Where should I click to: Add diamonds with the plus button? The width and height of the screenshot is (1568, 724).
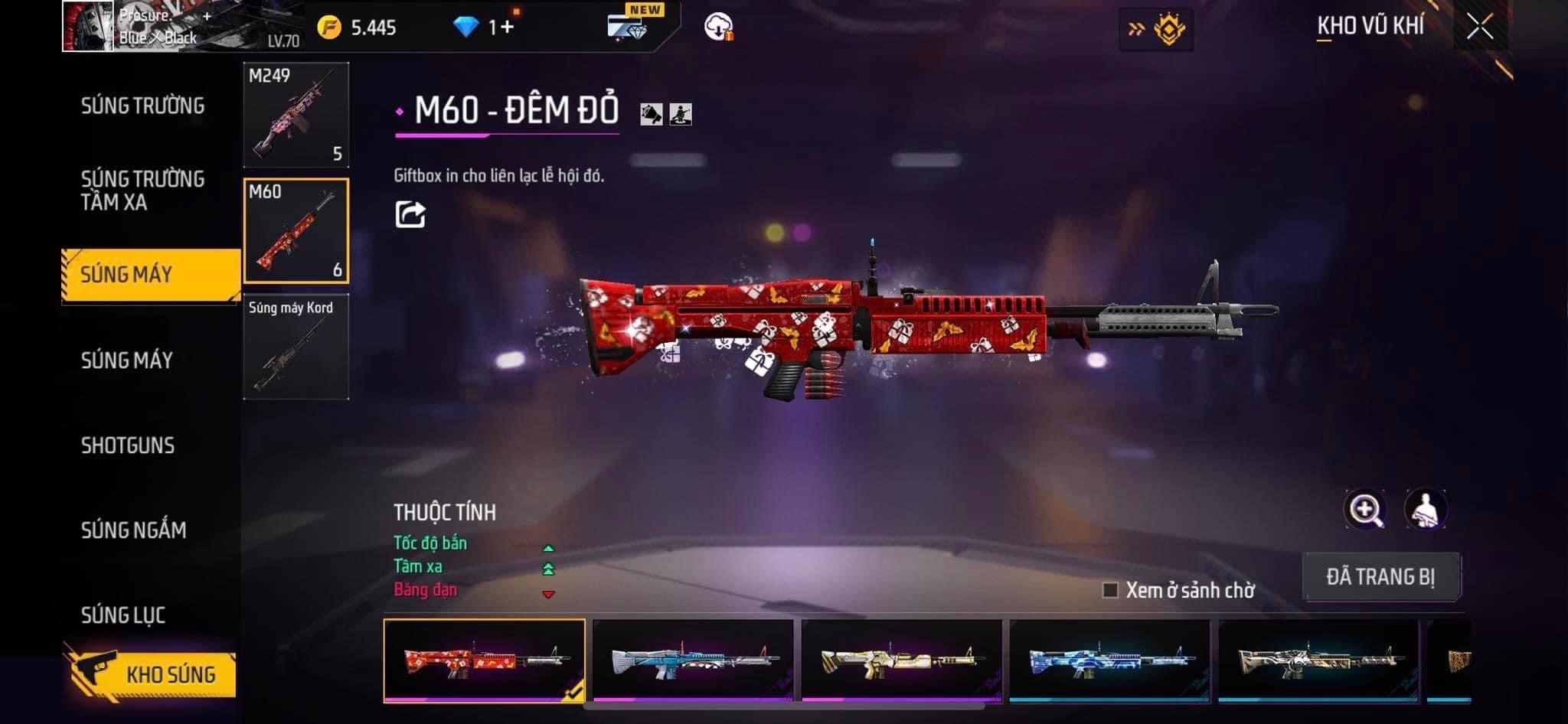click(506, 28)
